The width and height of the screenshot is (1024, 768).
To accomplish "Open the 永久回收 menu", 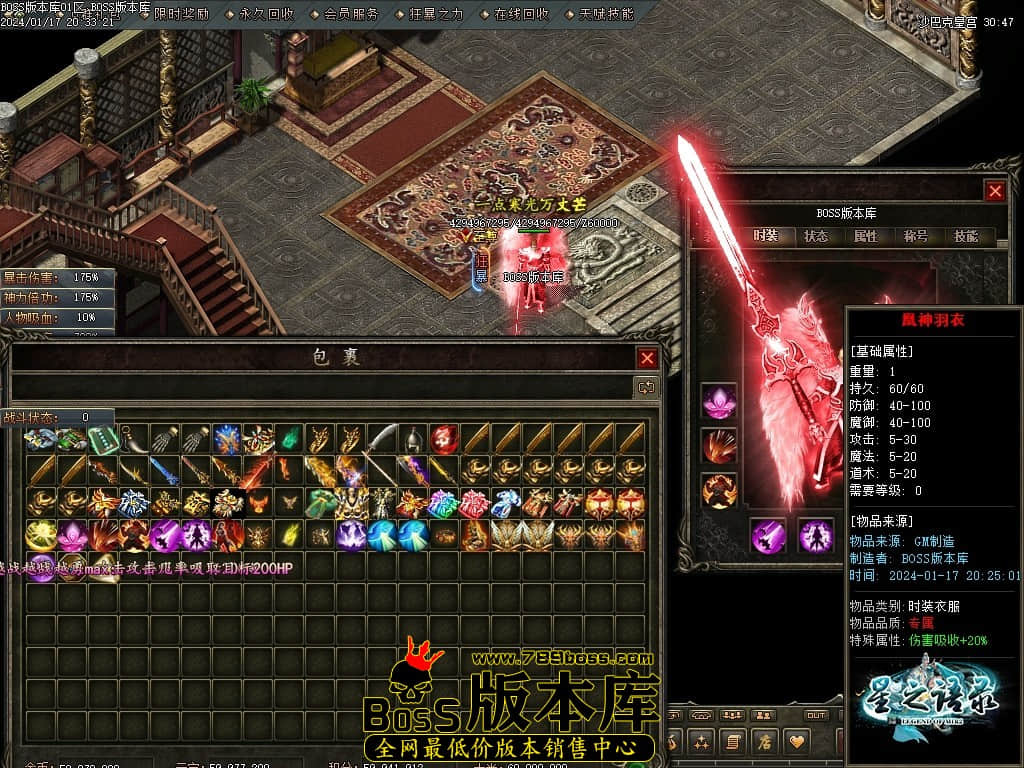I will tap(267, 14).
